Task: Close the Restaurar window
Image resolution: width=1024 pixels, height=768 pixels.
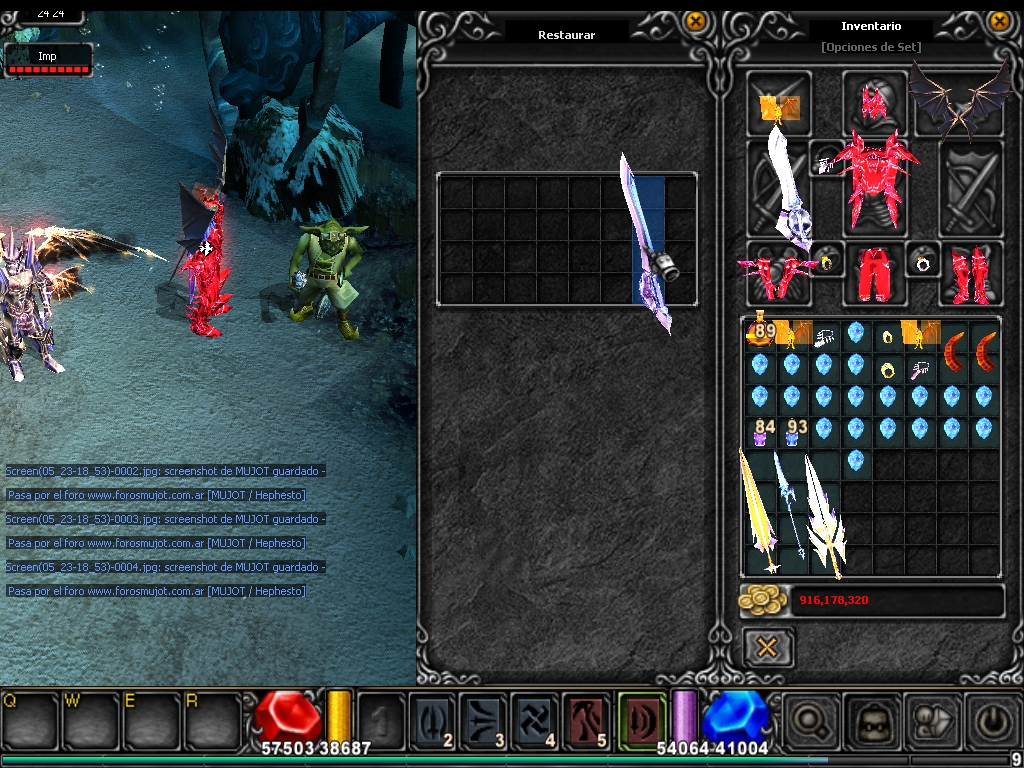Action: point(695,21)
